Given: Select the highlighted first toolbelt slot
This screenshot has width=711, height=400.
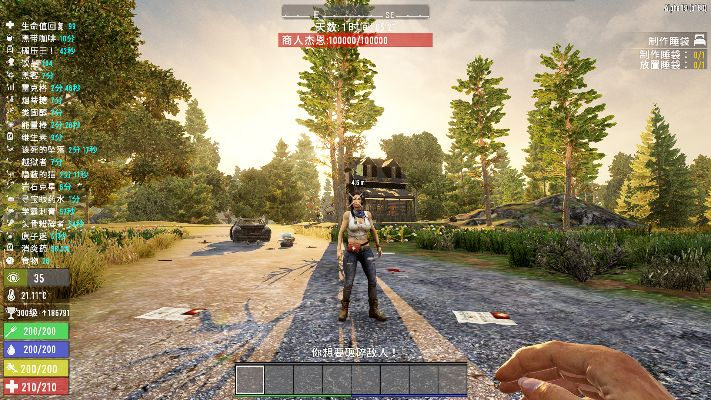Looking at the screenshot, I should [x=250, y=379].
